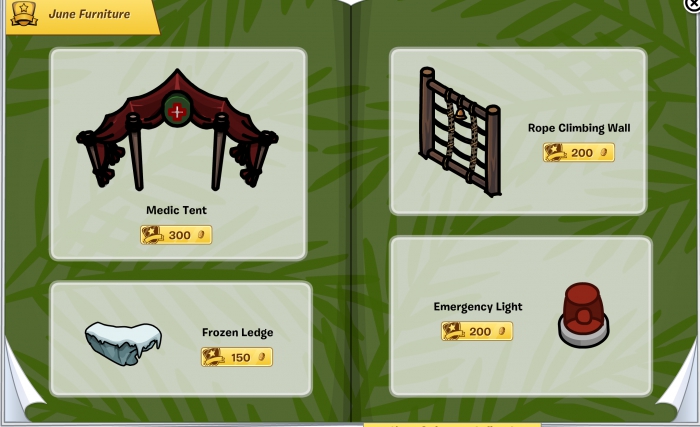Click the Emergency Light's 200 coin price
This screenshot has height=427, width=700.
(477, 331)
